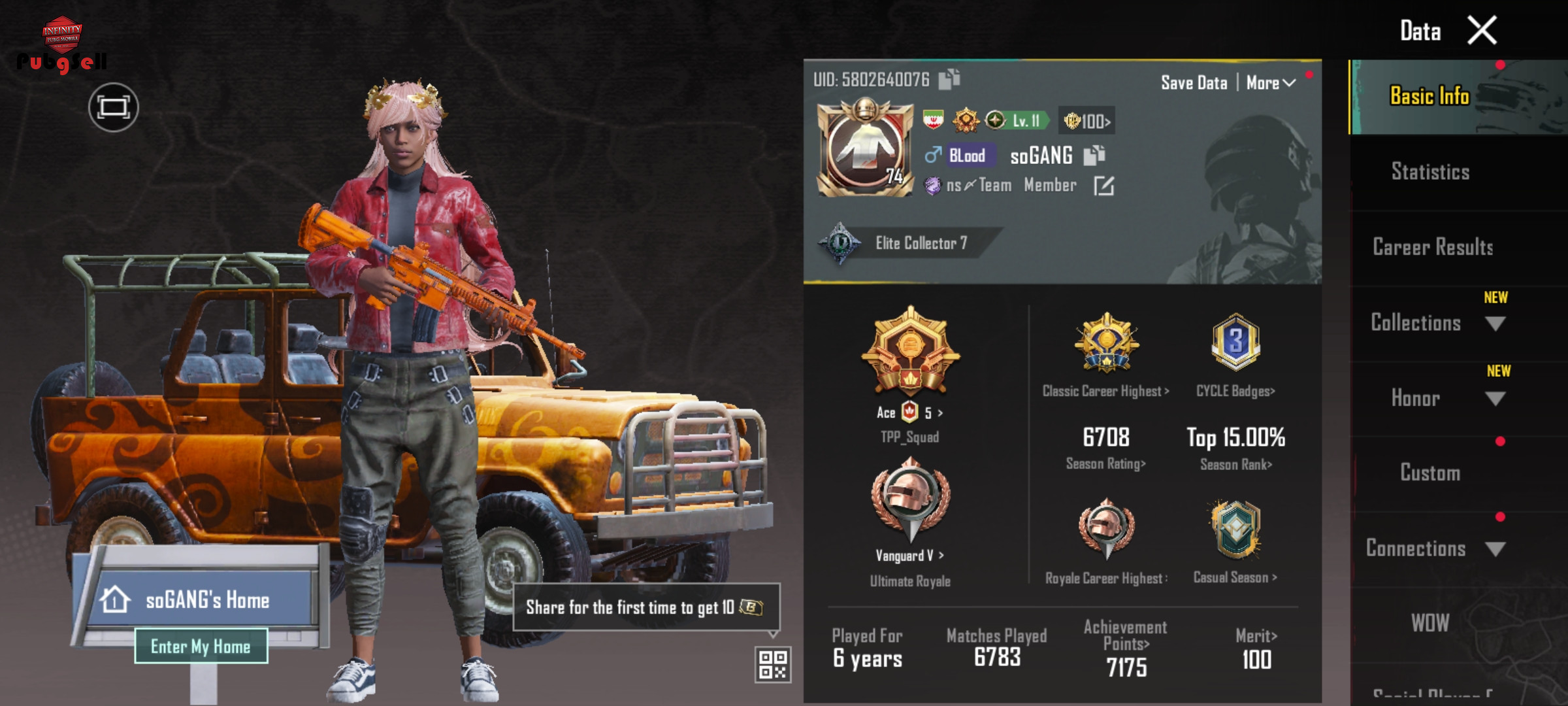The image size is (1568, 706).
Task: Open the WOW tab
Action: [x=1429, y=623]
